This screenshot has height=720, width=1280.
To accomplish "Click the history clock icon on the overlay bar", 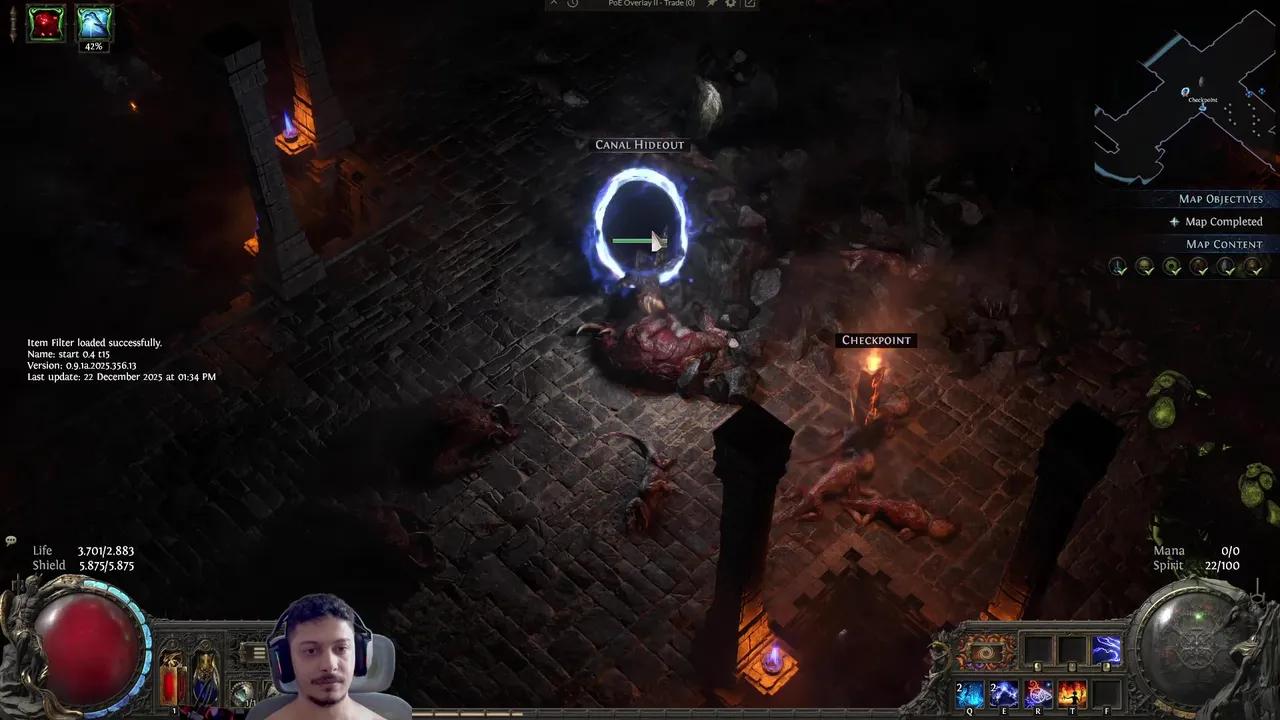I will click(571, 4).
